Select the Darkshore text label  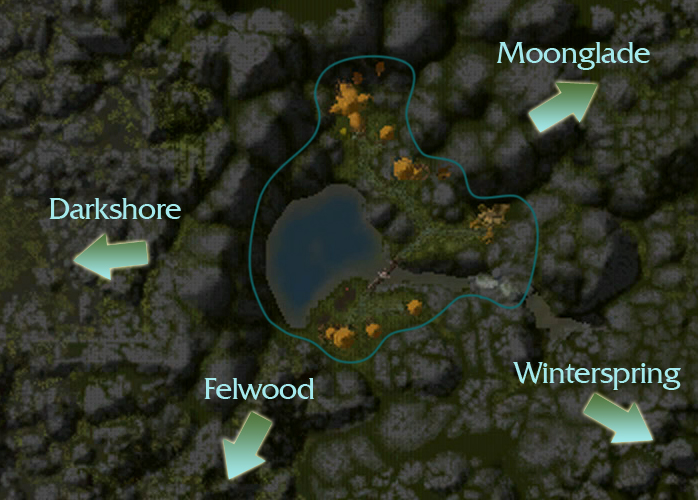pos(115,209)
